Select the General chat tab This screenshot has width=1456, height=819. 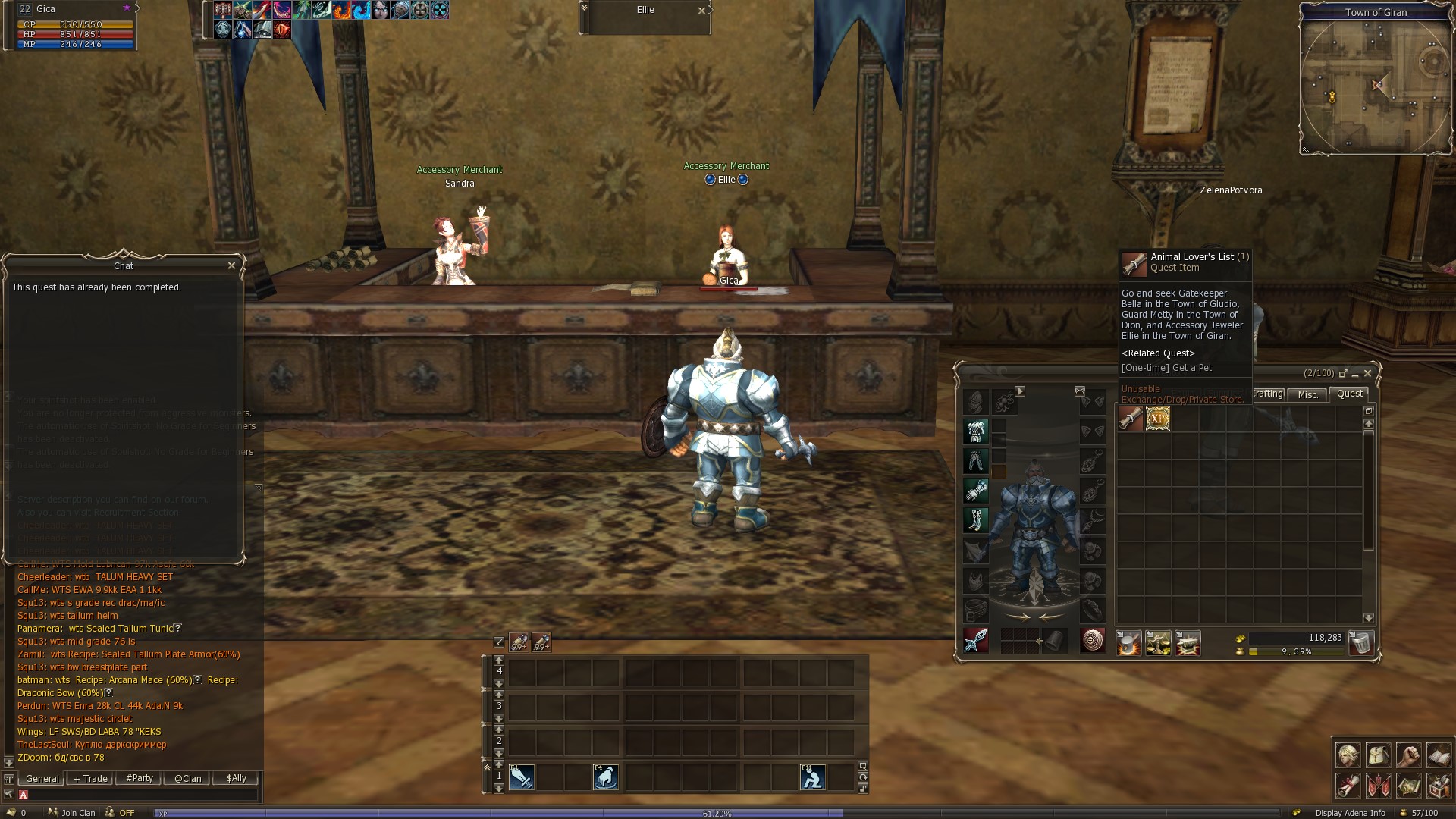[42, 778]
